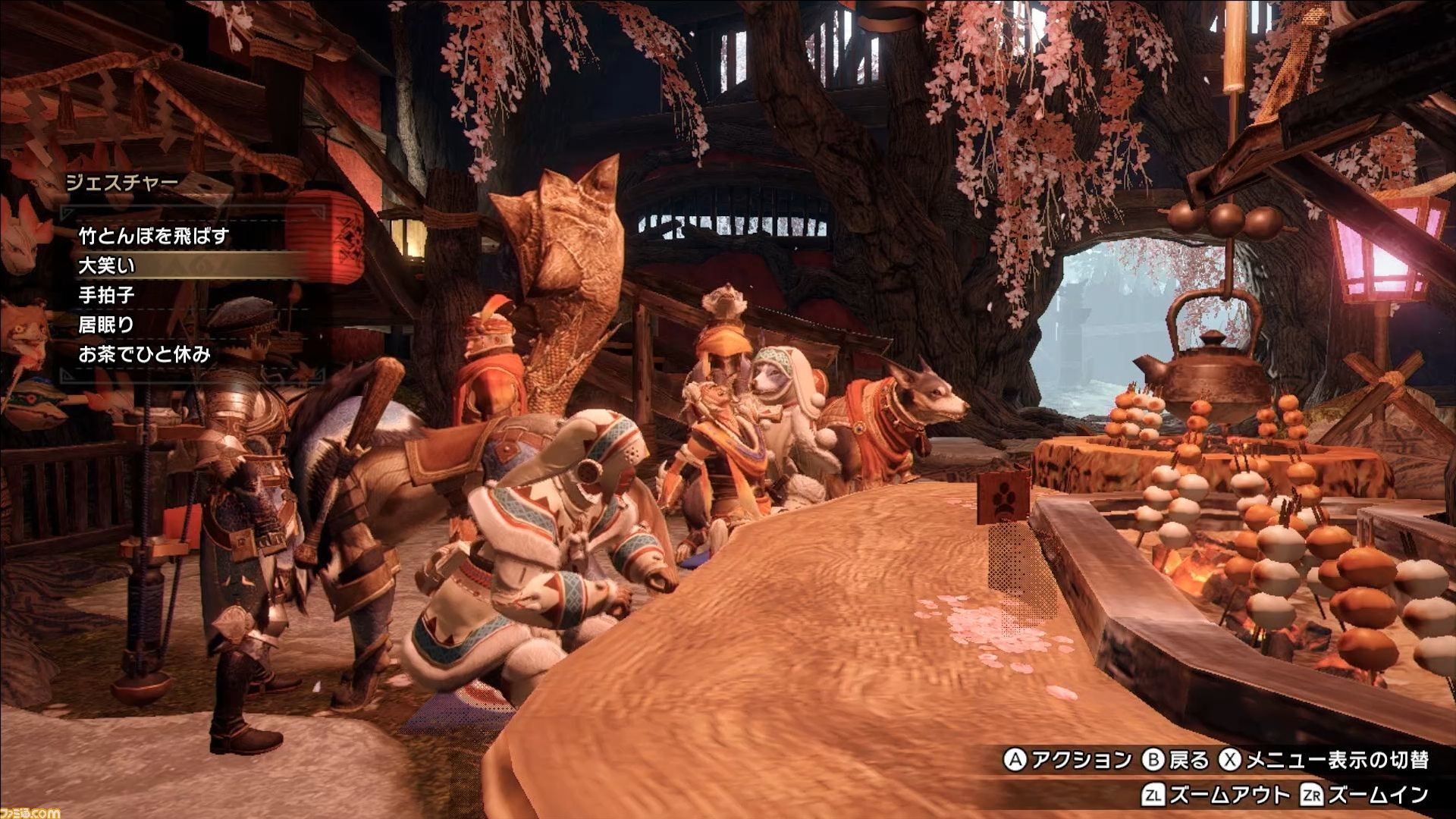The image size is (1456, 819).
Task: Select the 居眠り gesture option
Action: pos(107,325)
